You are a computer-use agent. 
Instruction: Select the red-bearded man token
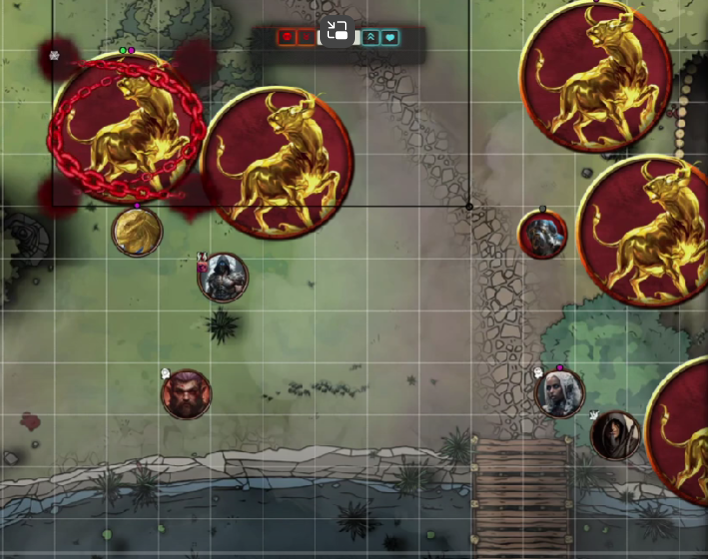(187, 394)
